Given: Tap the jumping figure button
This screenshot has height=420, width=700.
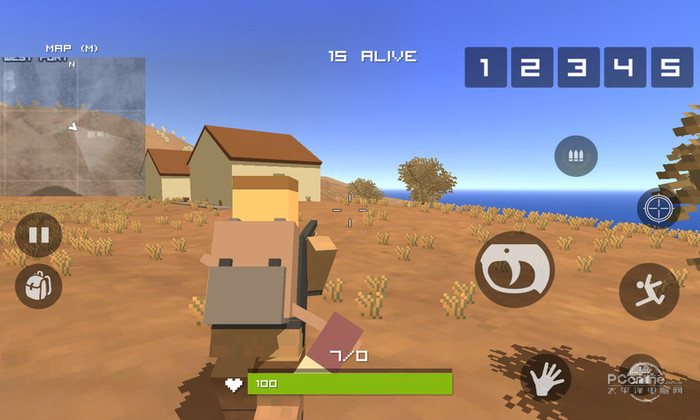Looking at the screenshot, I should [648, 291].
